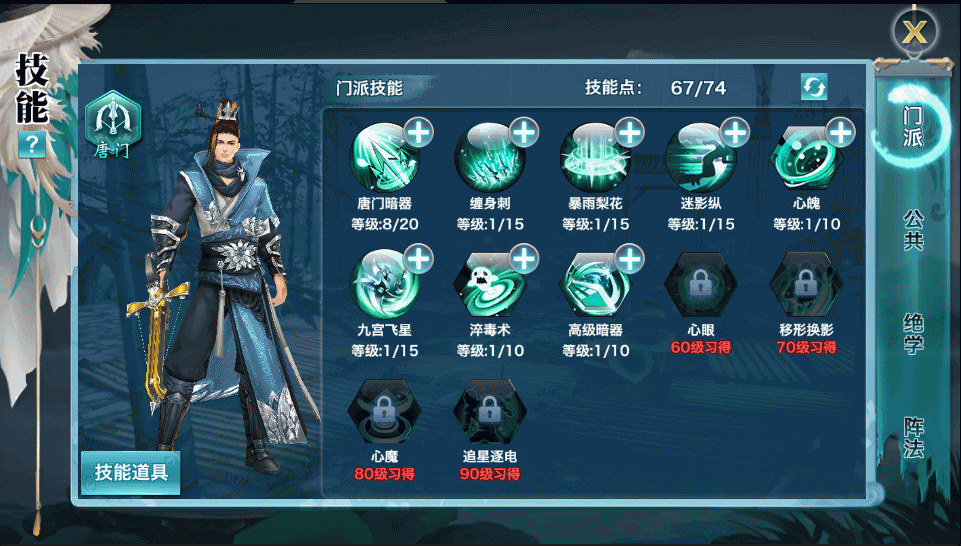Switch to the 绝学 tab
The height and width of the screenshot is (546, 961).
[x=912, y=334]
